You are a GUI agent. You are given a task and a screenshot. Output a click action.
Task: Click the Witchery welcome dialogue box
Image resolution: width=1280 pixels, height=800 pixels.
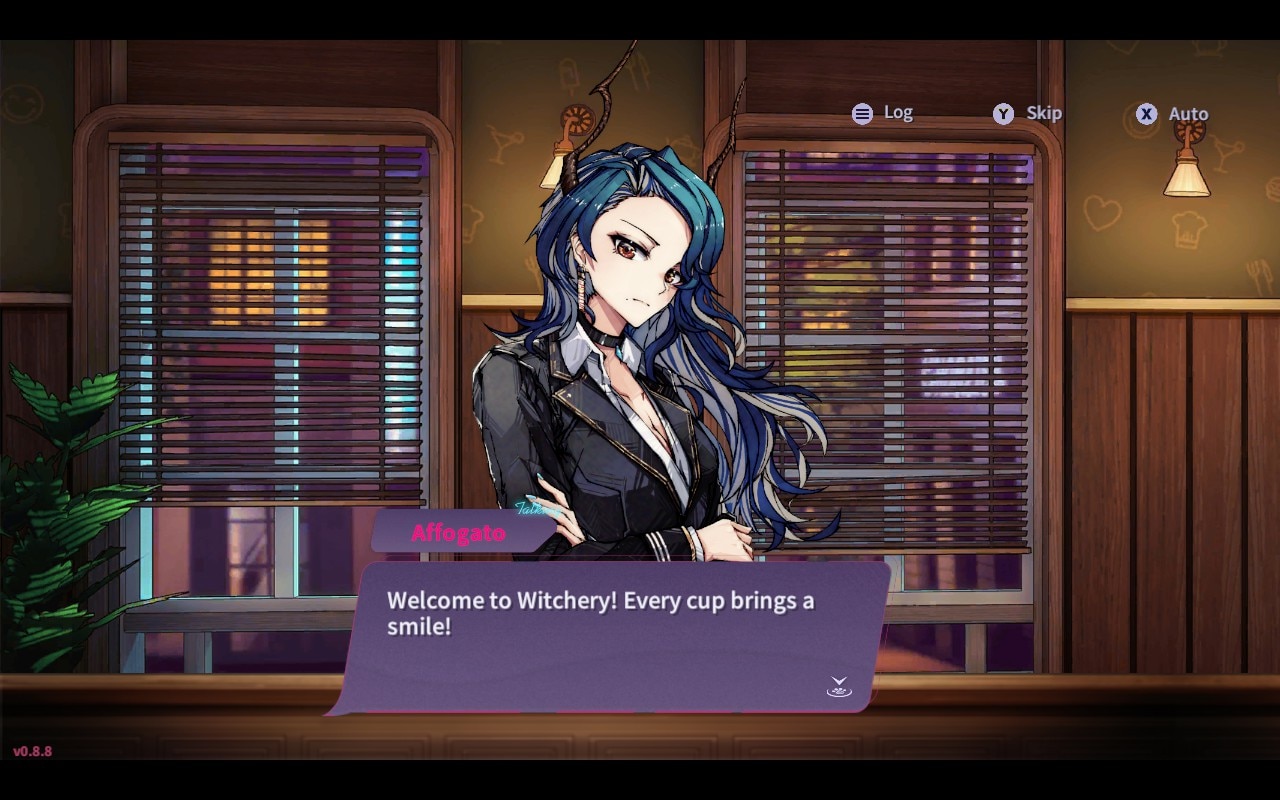point(608,636)
